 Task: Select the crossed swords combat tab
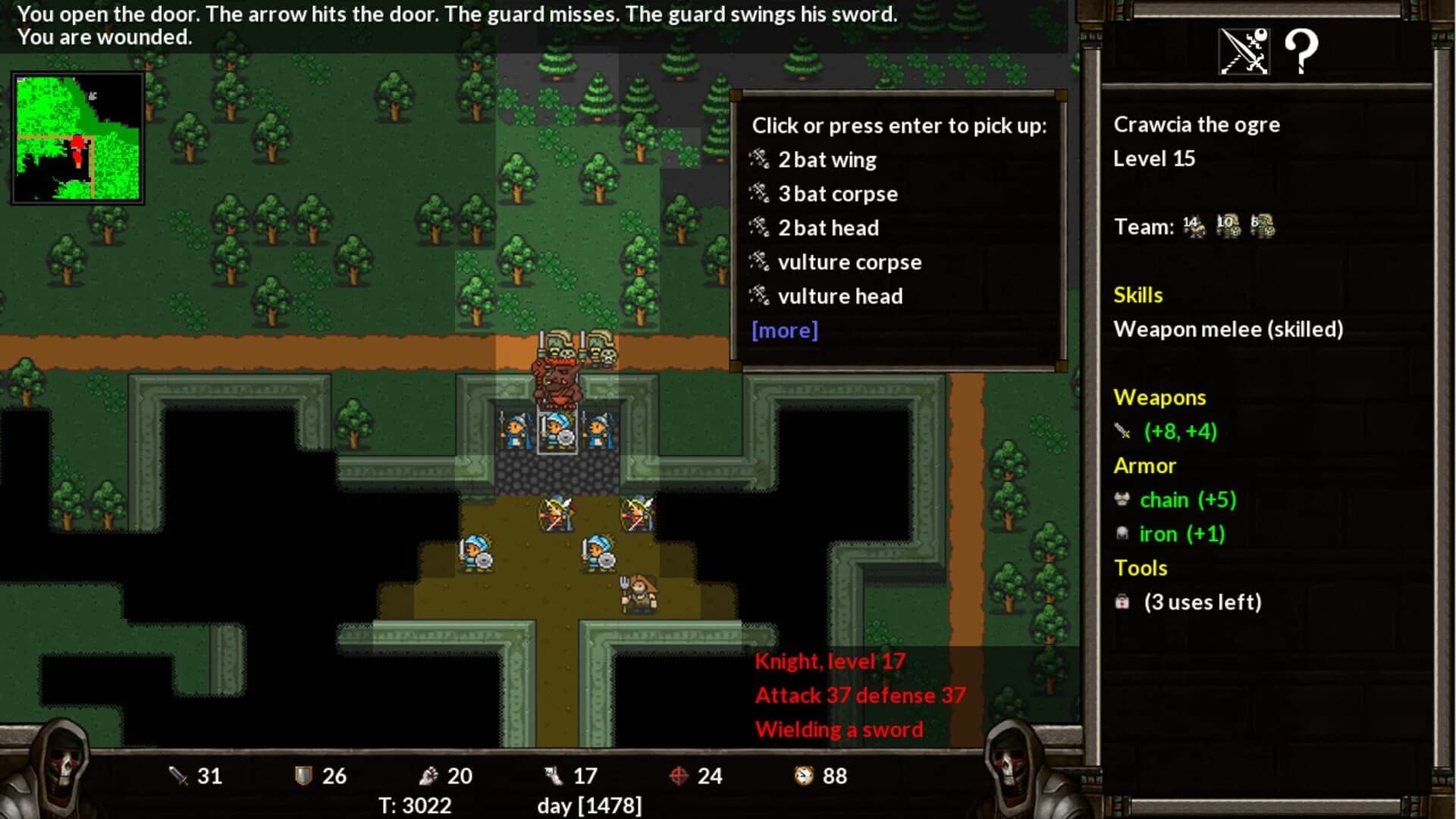[x=1244, y=52]
